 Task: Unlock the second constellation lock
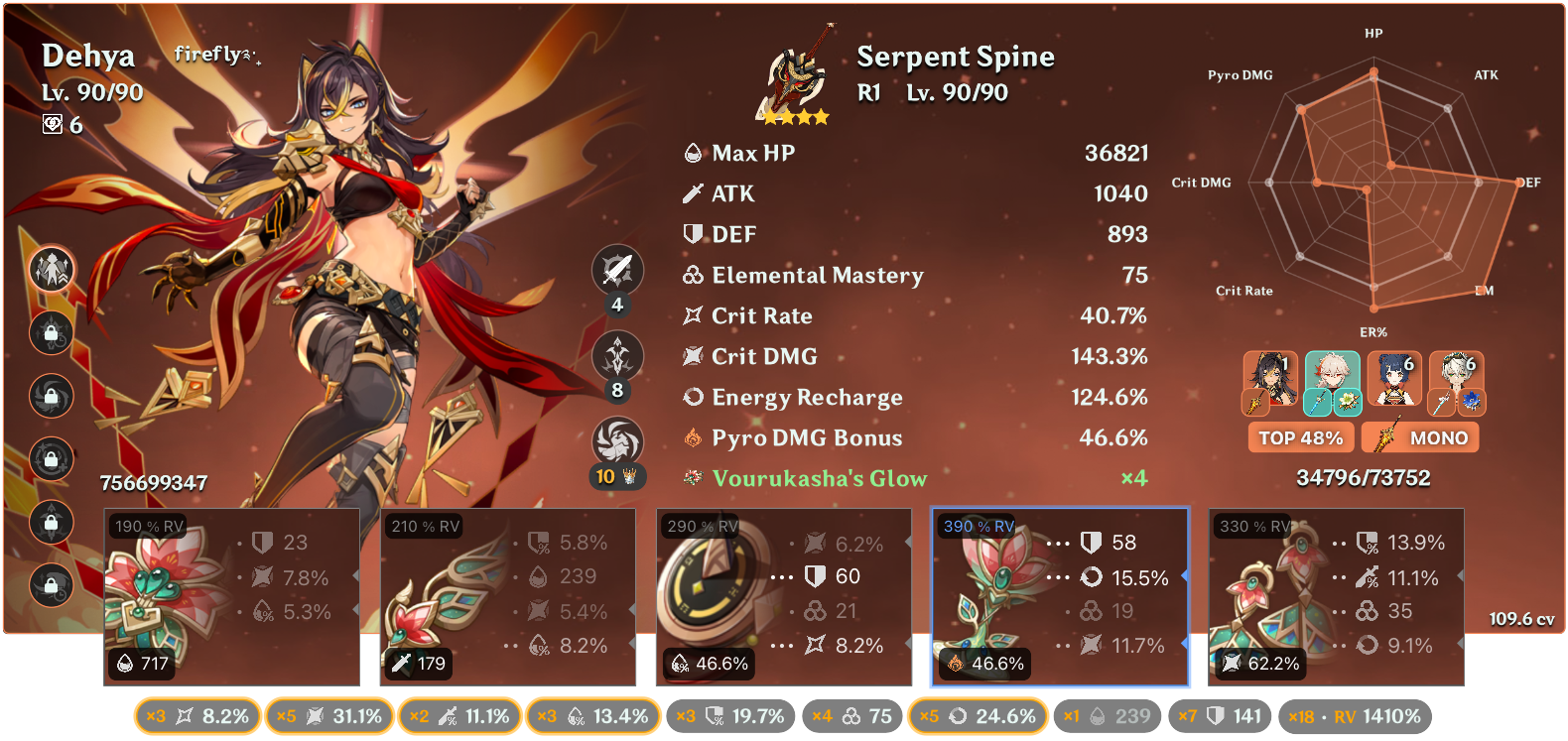[x=50, y=333]
